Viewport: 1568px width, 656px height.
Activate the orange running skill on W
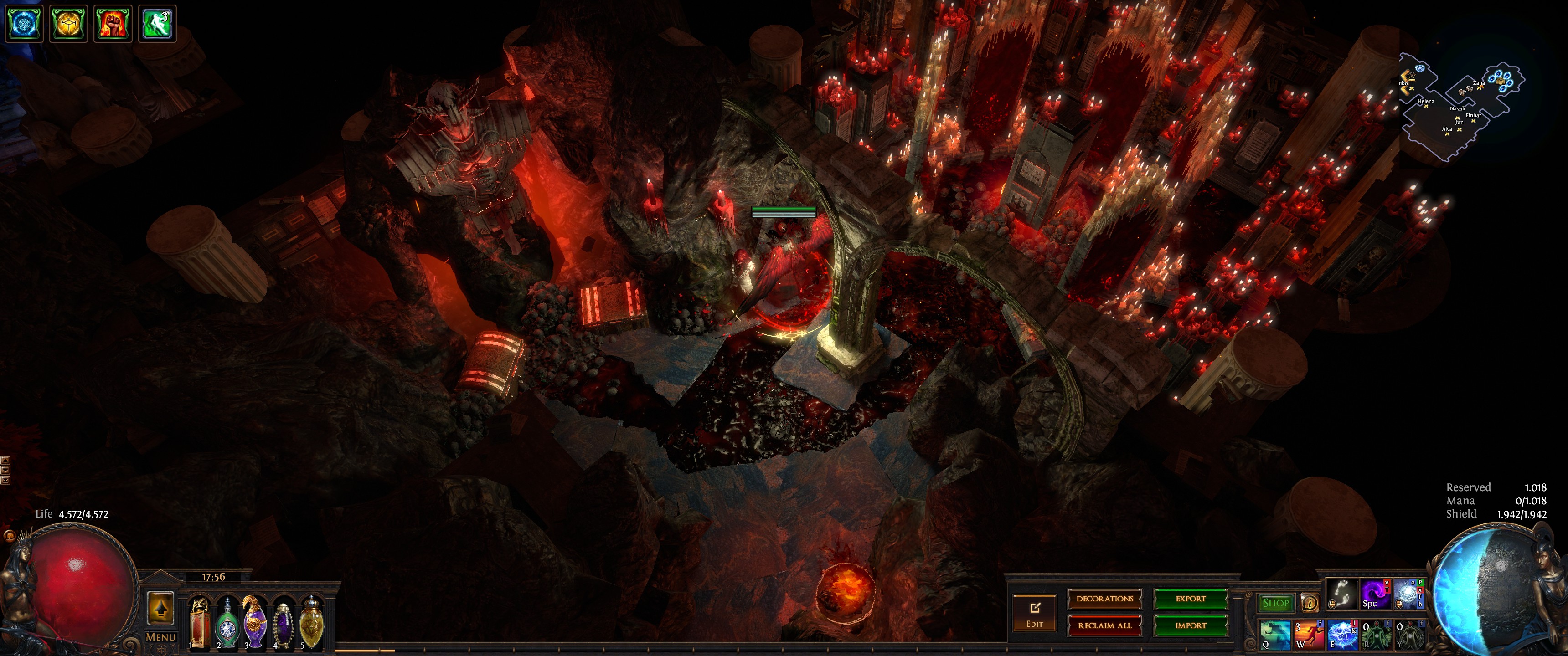(x=1308, y=635)
